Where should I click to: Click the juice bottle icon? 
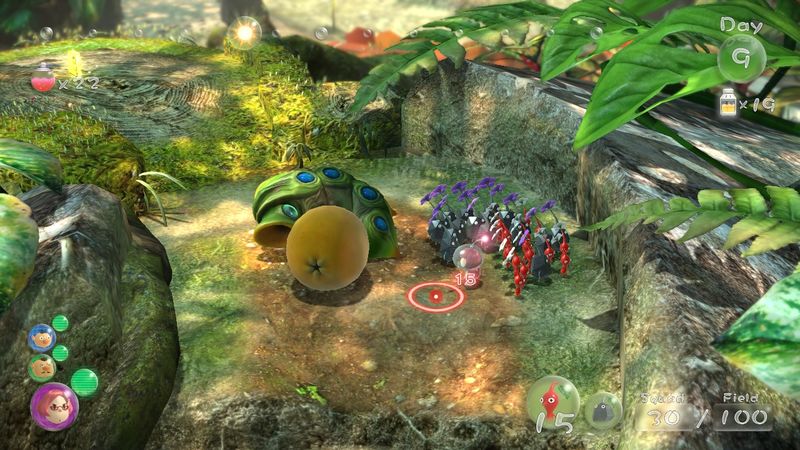(x=729, y=102)
